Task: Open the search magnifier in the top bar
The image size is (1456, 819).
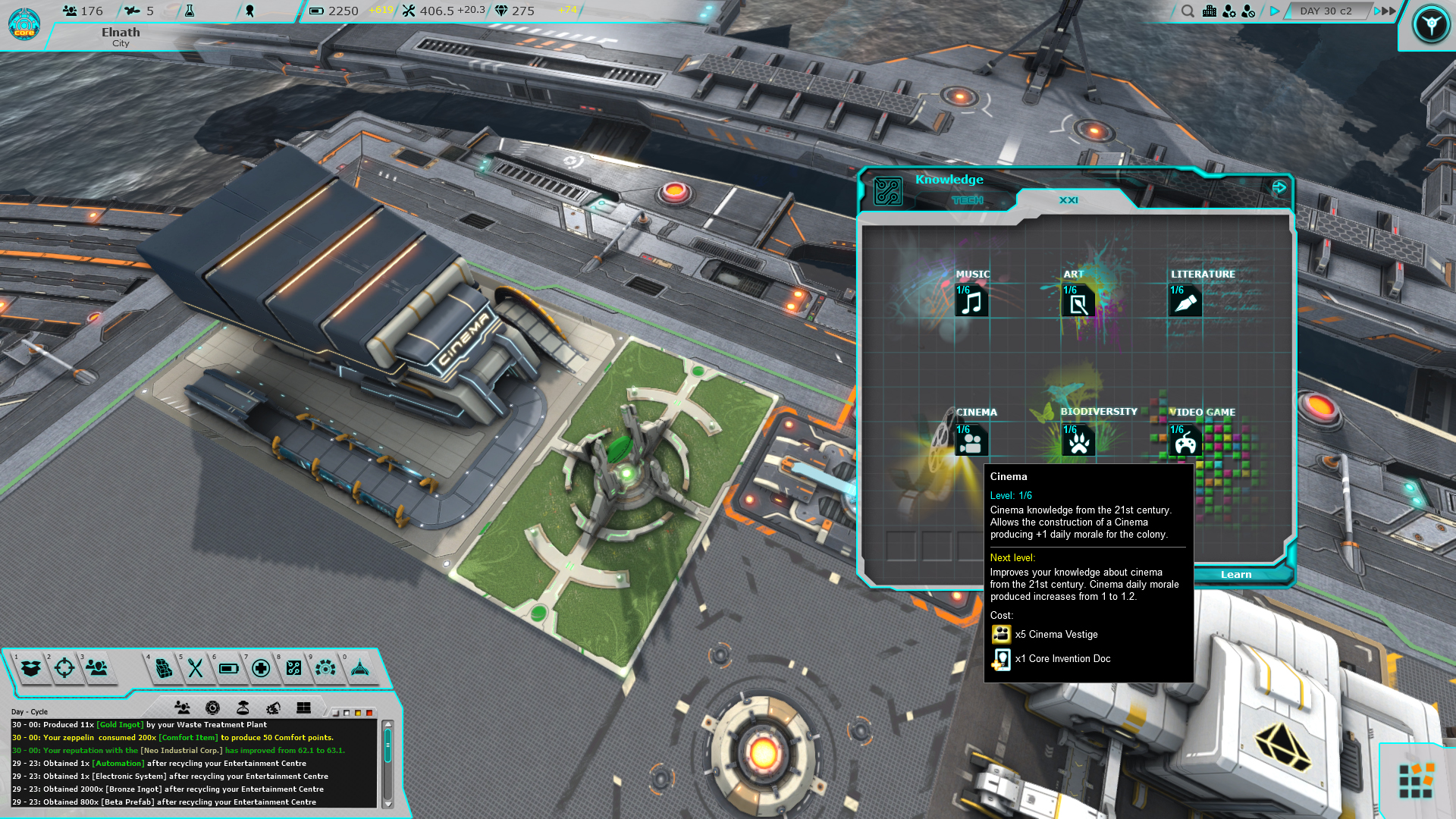Action: 1188,12
